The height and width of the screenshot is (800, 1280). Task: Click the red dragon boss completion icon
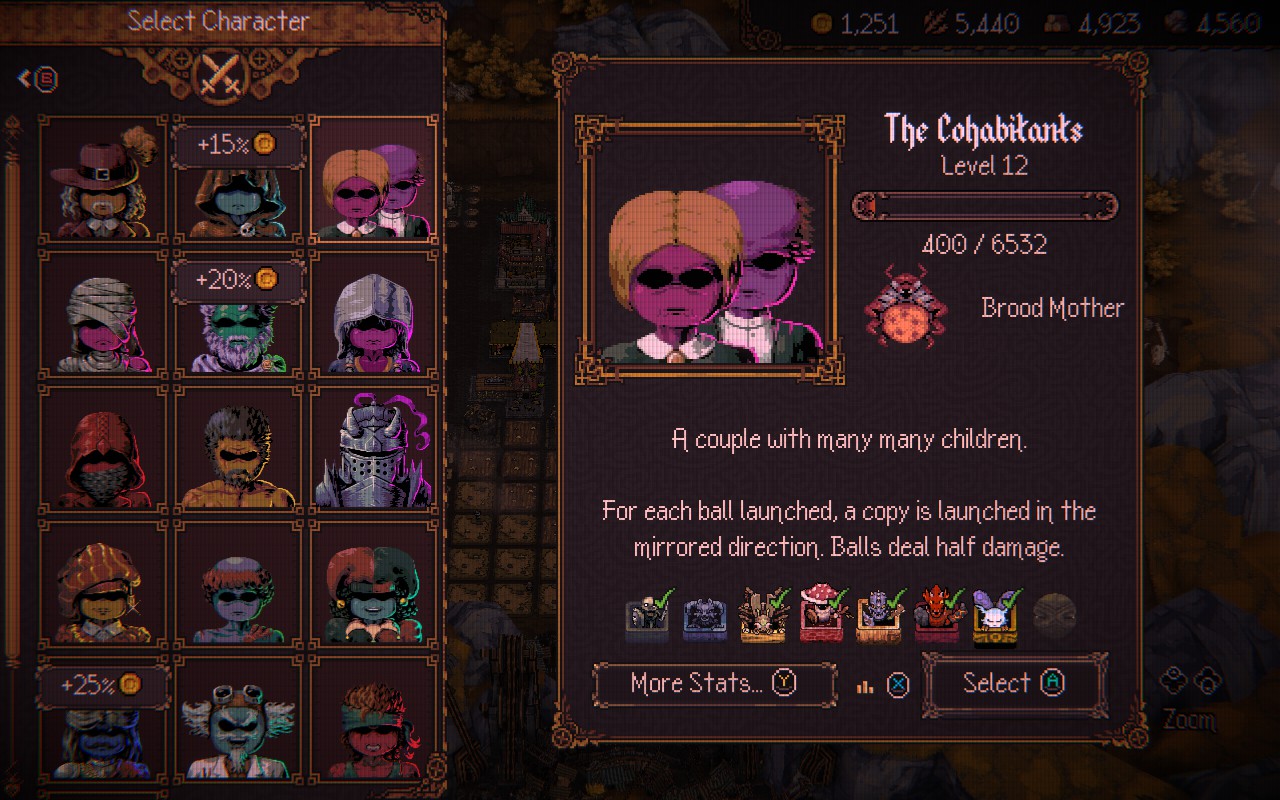pos(936,614)
